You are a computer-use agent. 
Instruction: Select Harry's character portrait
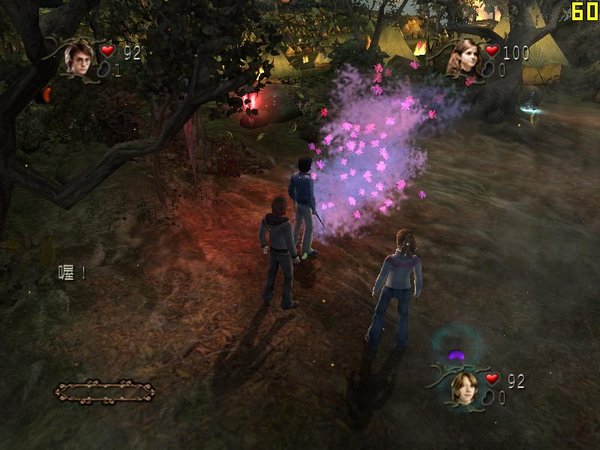[x=77, y=59]
